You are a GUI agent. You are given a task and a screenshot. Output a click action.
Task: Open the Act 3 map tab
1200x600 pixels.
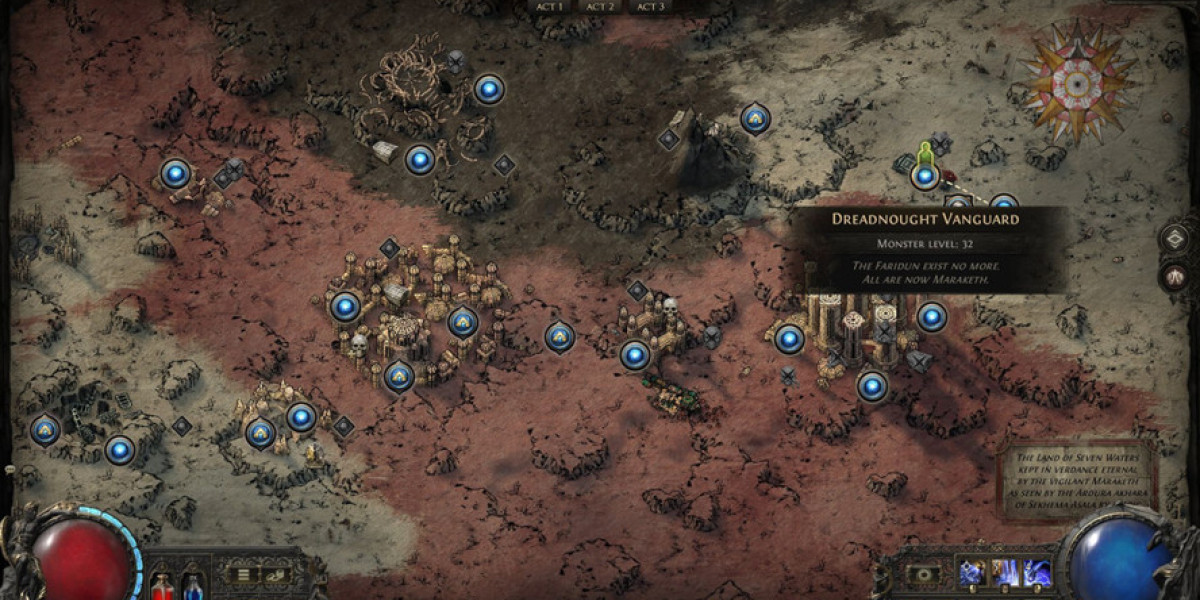650,6
